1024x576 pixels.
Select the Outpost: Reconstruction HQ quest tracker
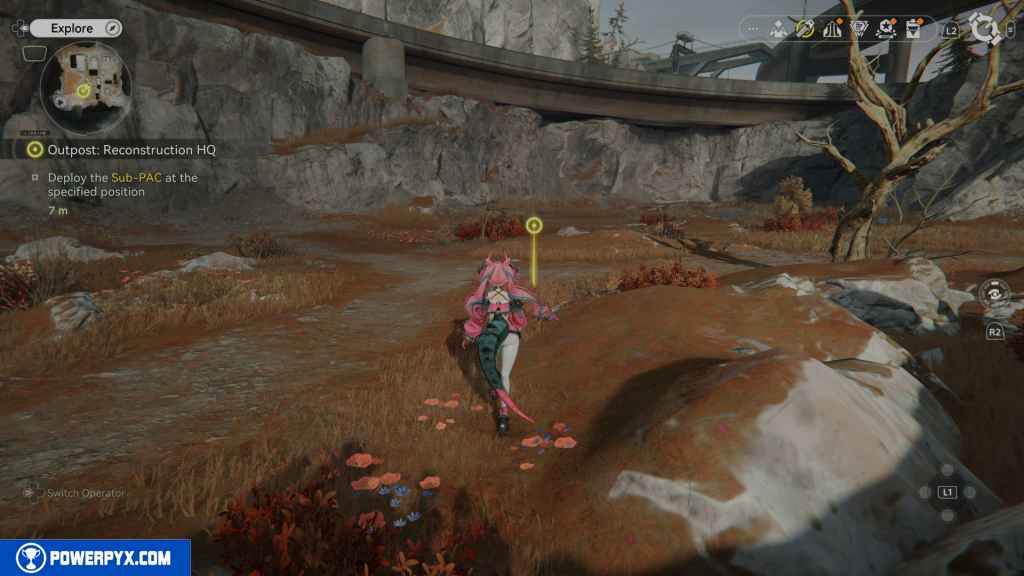pos(131,150)
